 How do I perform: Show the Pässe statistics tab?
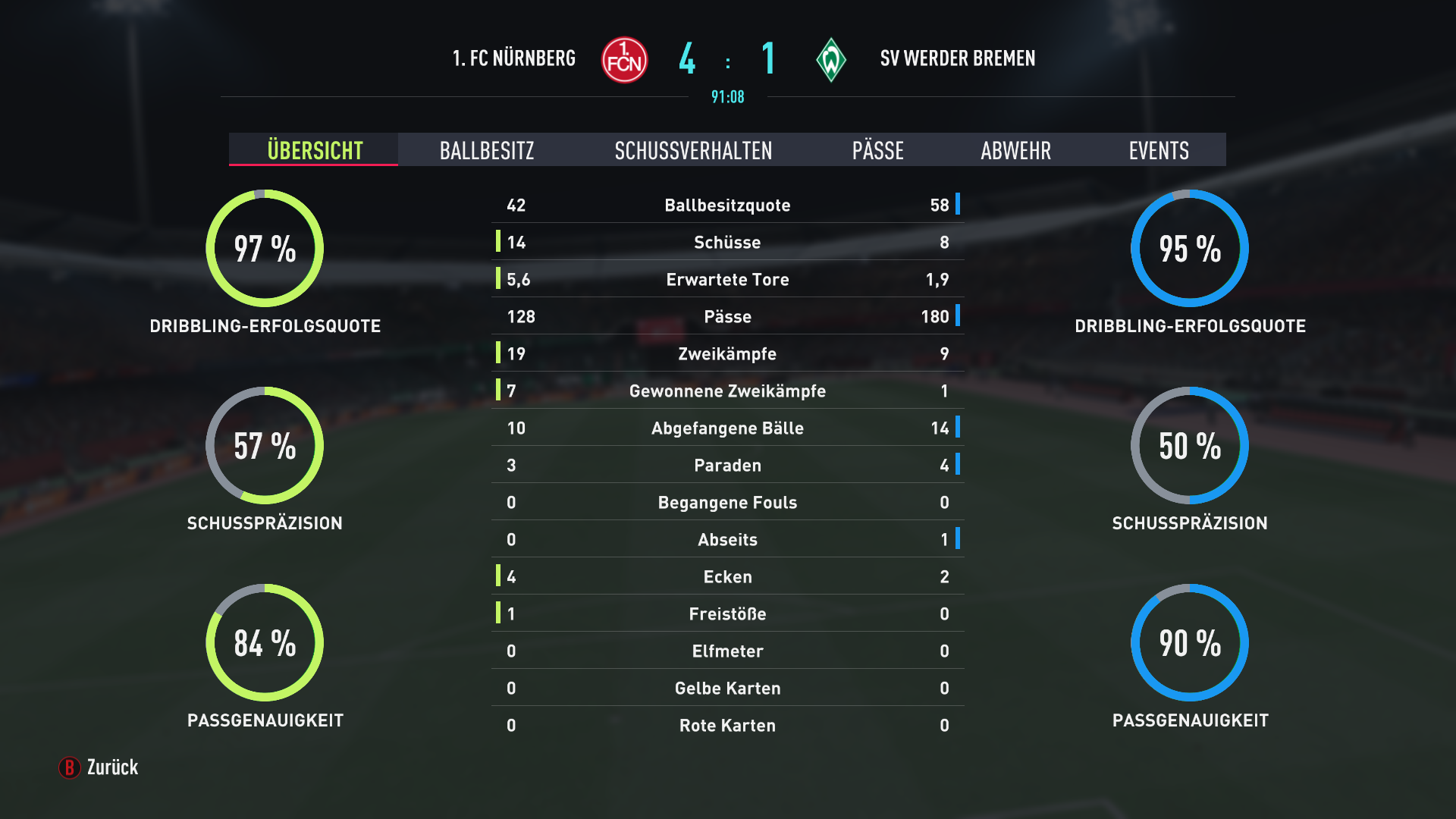pyautogui.click(x=877, y=150)
